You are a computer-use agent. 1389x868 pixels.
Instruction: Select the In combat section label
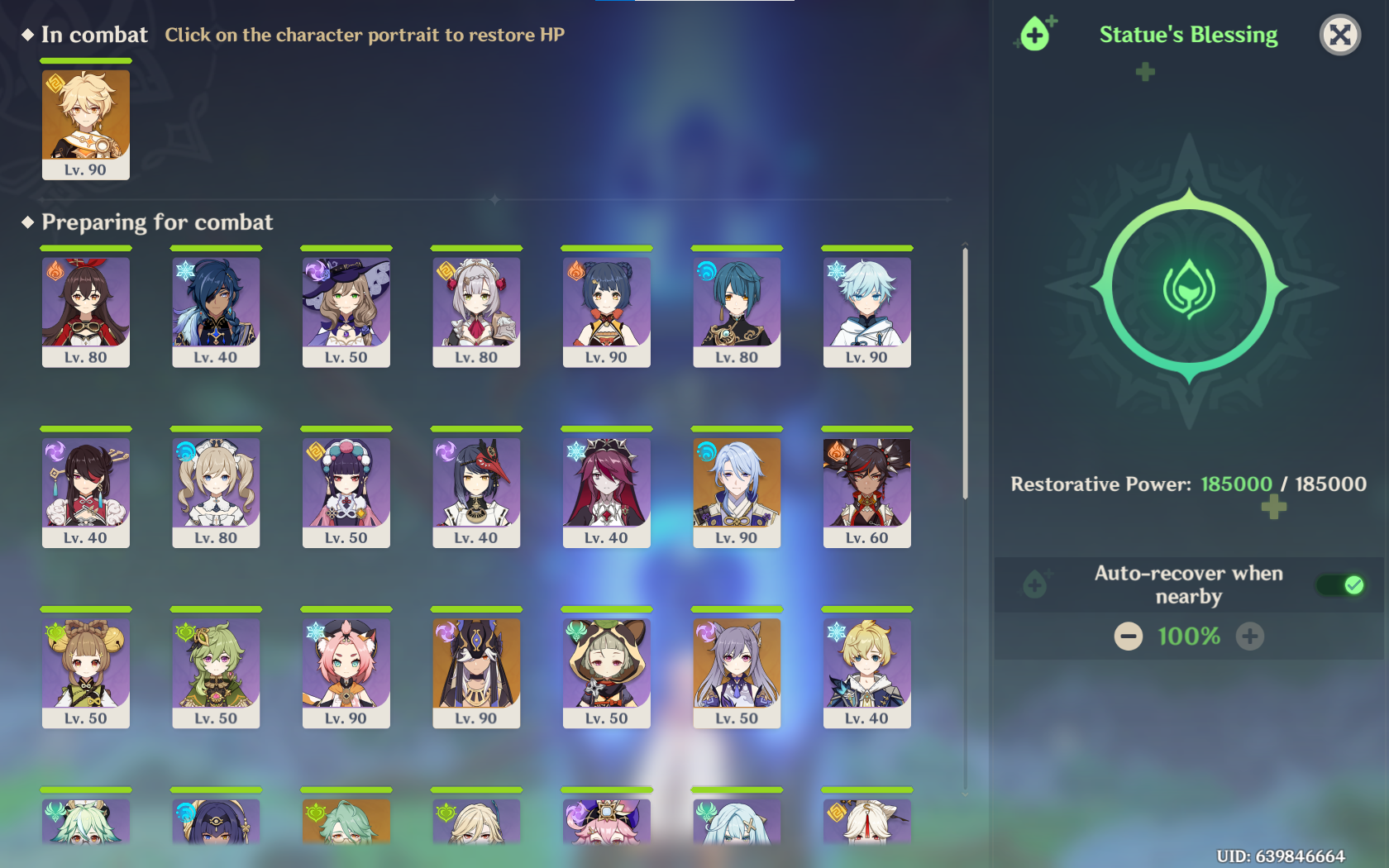[95, 35]
